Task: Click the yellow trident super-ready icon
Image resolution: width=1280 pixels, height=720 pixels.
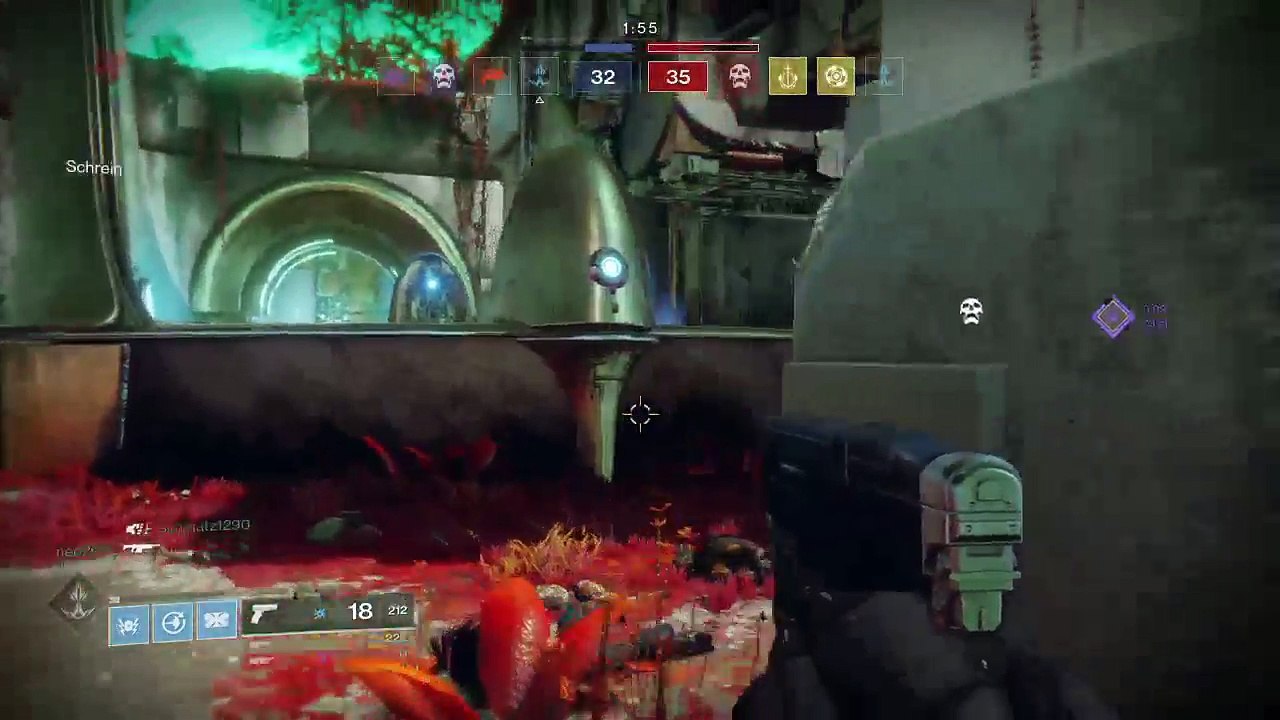Action: pos(787,76)
